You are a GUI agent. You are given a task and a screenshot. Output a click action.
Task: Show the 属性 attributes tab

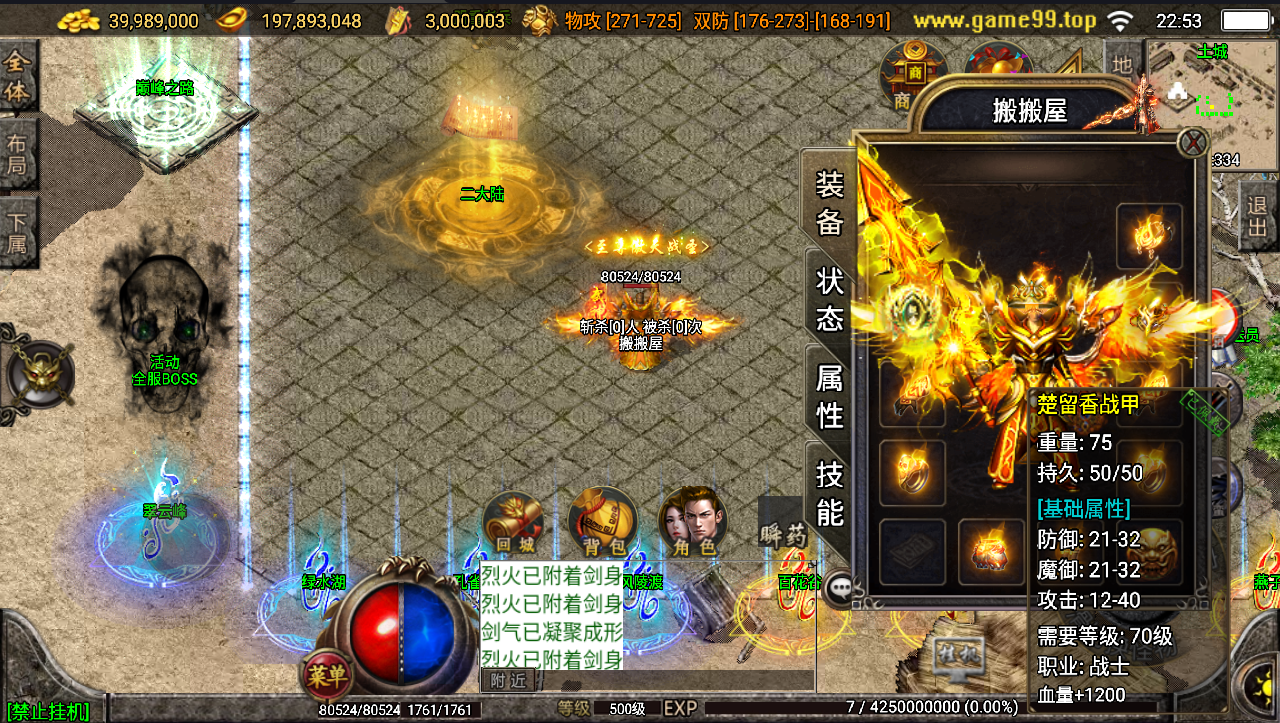click(830, 395)
